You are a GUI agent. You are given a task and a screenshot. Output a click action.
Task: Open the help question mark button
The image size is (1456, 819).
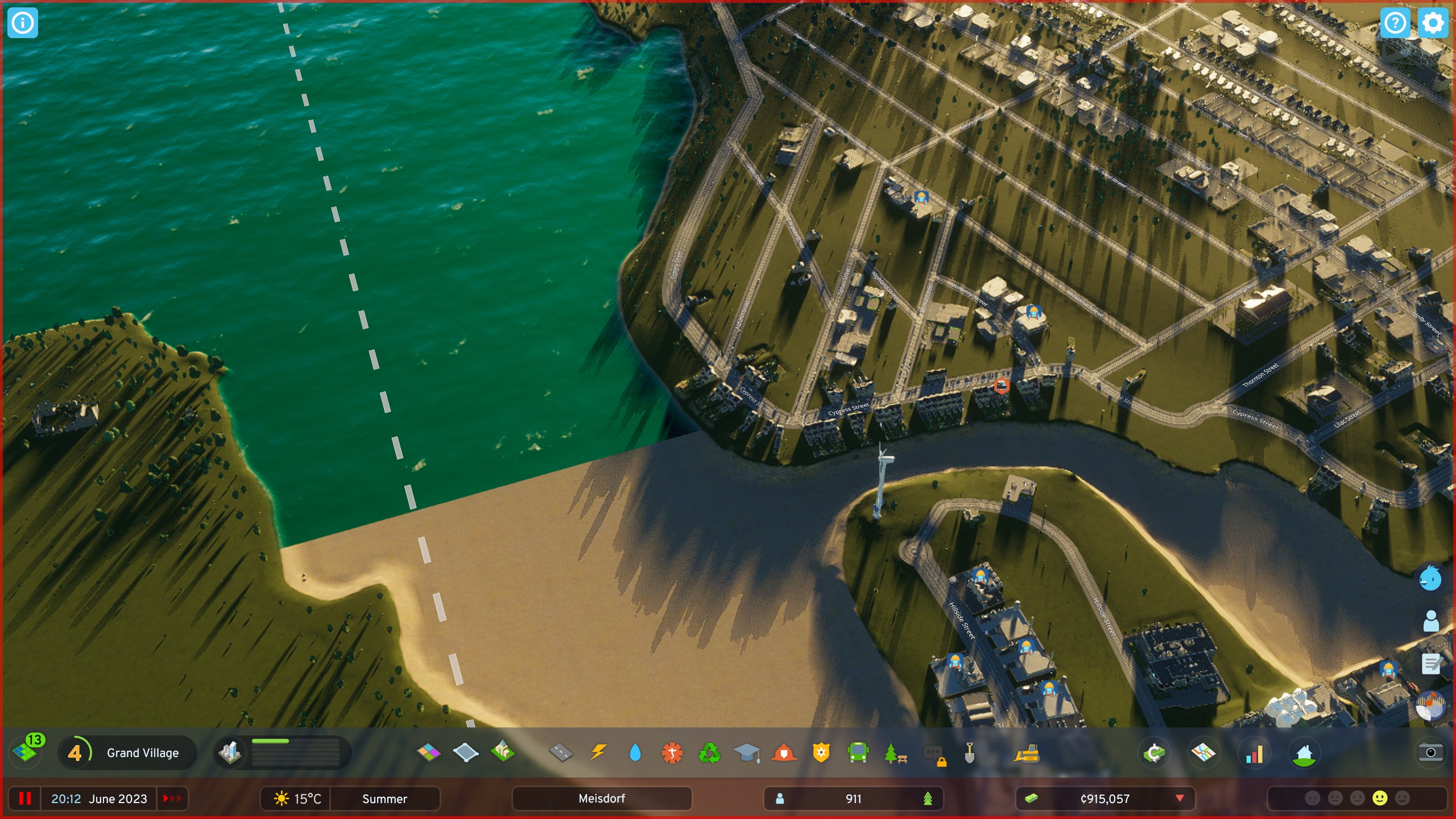click(1396, 23)
